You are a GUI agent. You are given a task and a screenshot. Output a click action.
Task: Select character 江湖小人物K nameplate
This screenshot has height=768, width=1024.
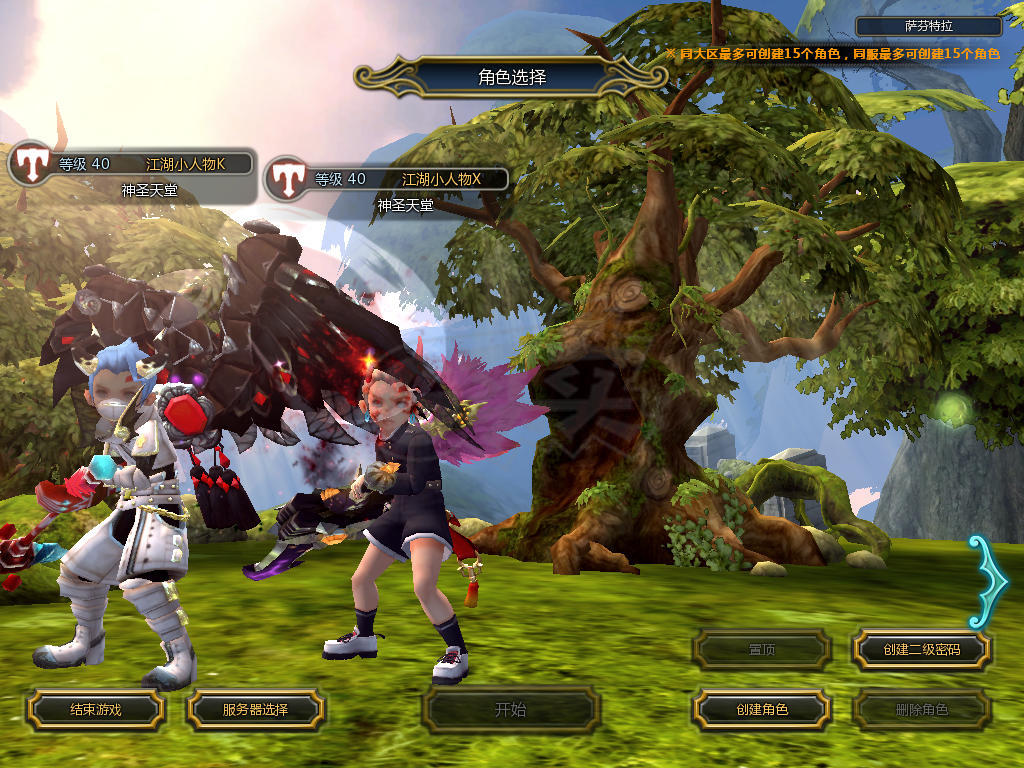(x=150, y=164)
